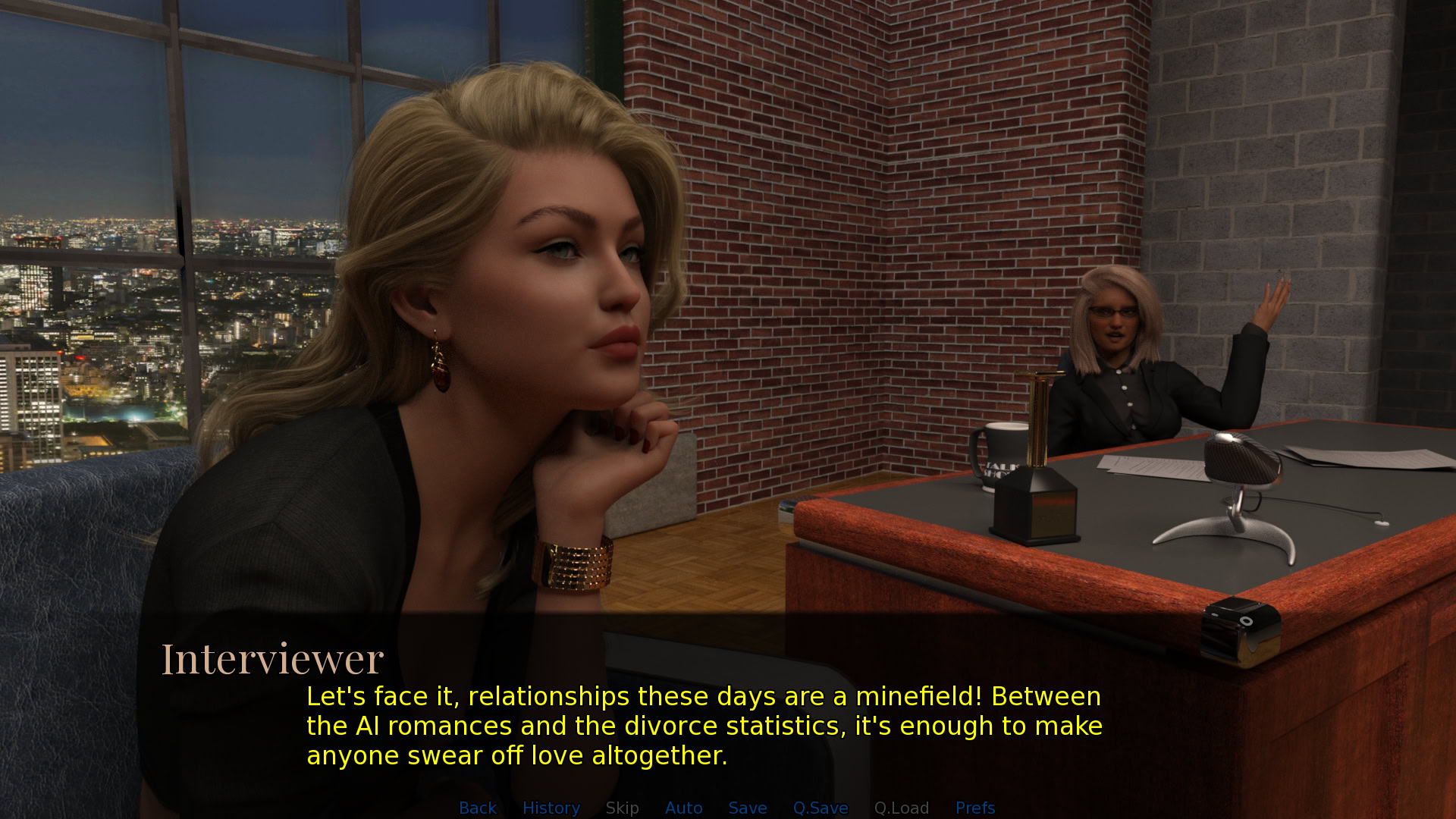Quick-save progress using Q.Save
Screen dimensions: 1456x819
821,808
